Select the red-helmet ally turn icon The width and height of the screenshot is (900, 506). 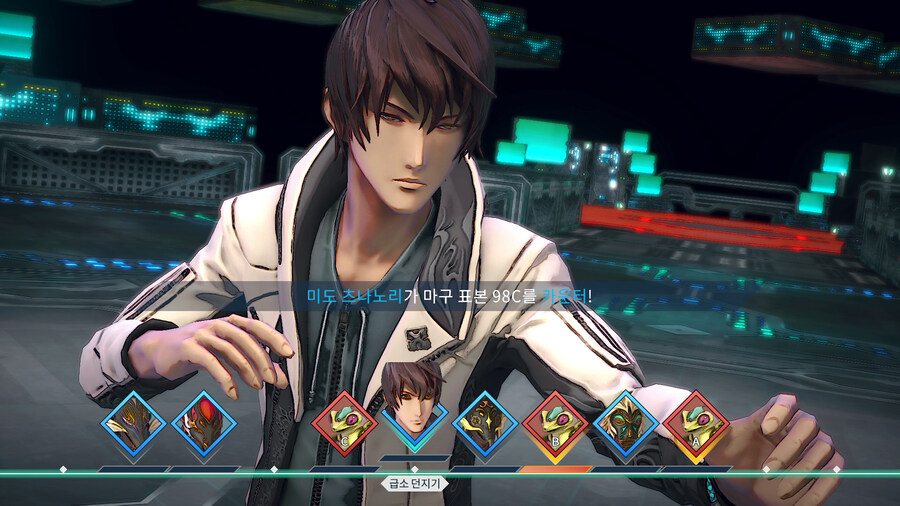[x=203, y=423]
